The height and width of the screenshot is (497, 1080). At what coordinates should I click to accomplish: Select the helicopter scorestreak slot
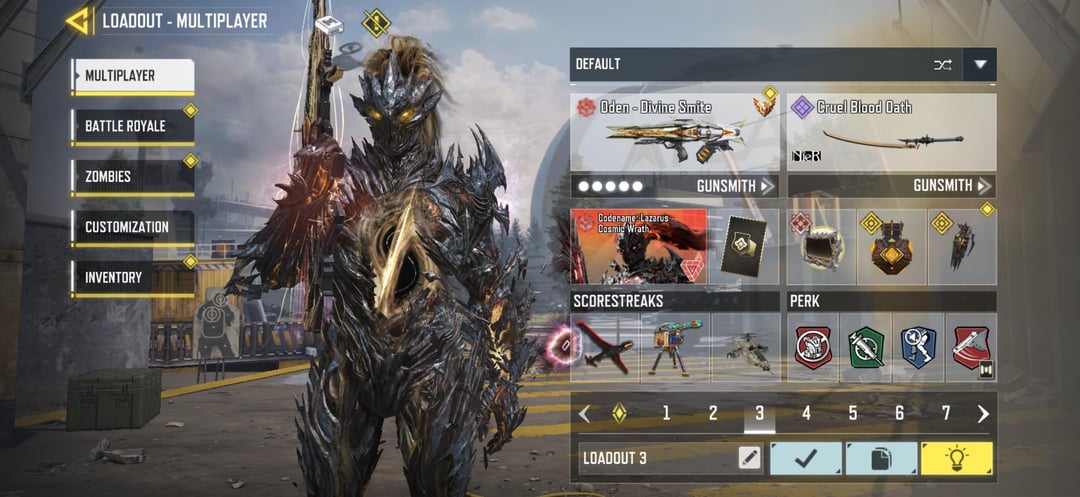point(746,348)
